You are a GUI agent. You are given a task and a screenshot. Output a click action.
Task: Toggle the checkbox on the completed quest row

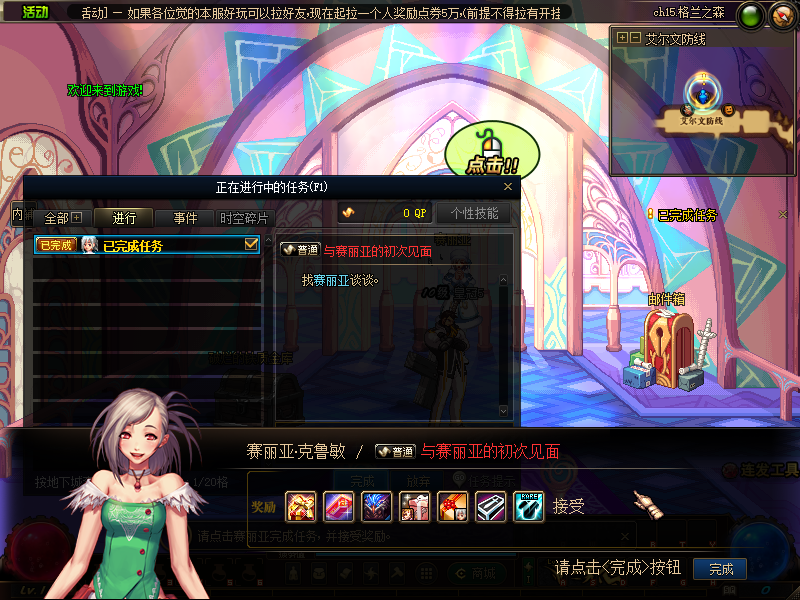252,244
